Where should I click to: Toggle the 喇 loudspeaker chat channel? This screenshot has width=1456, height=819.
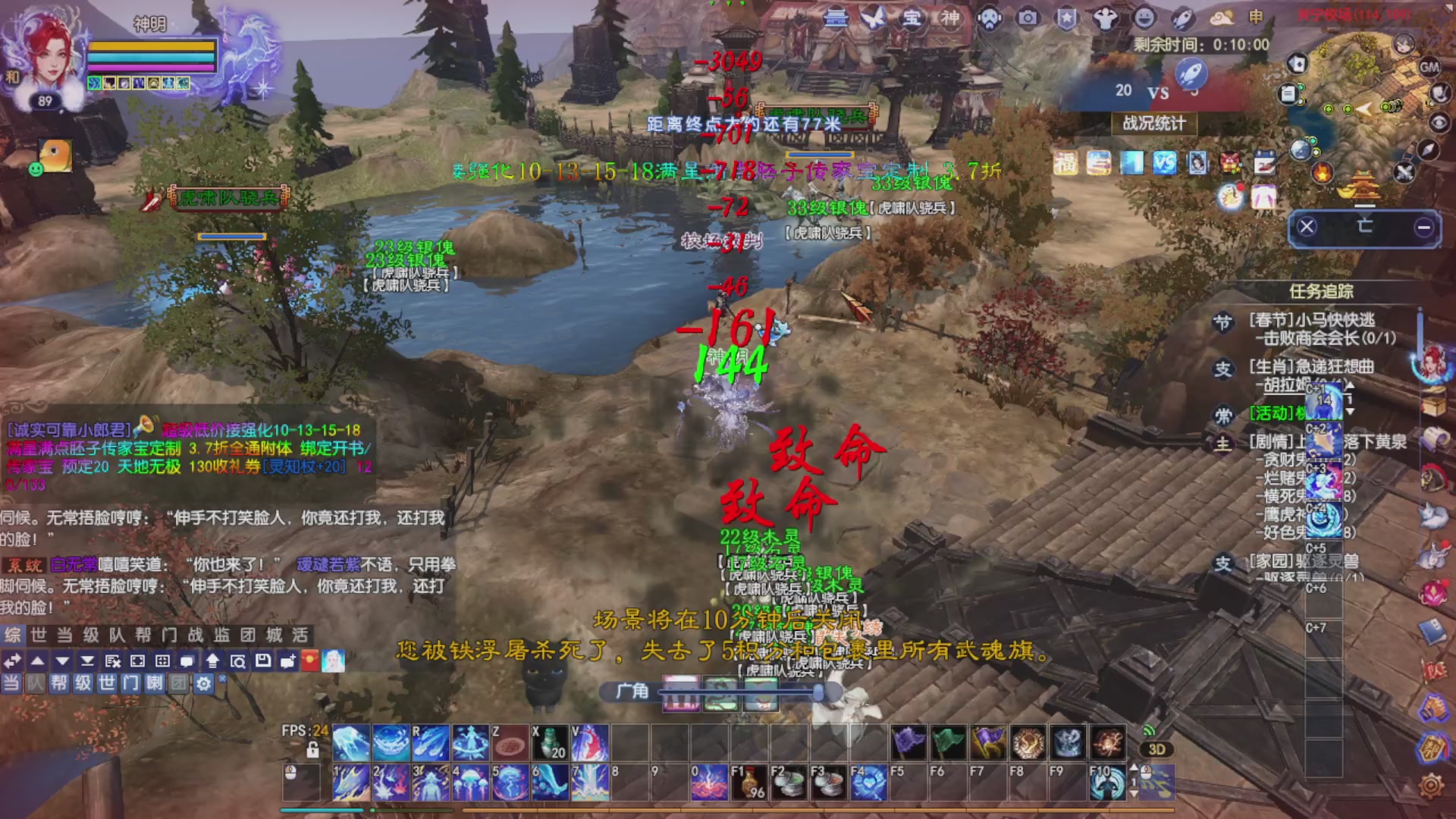[155, 683]
